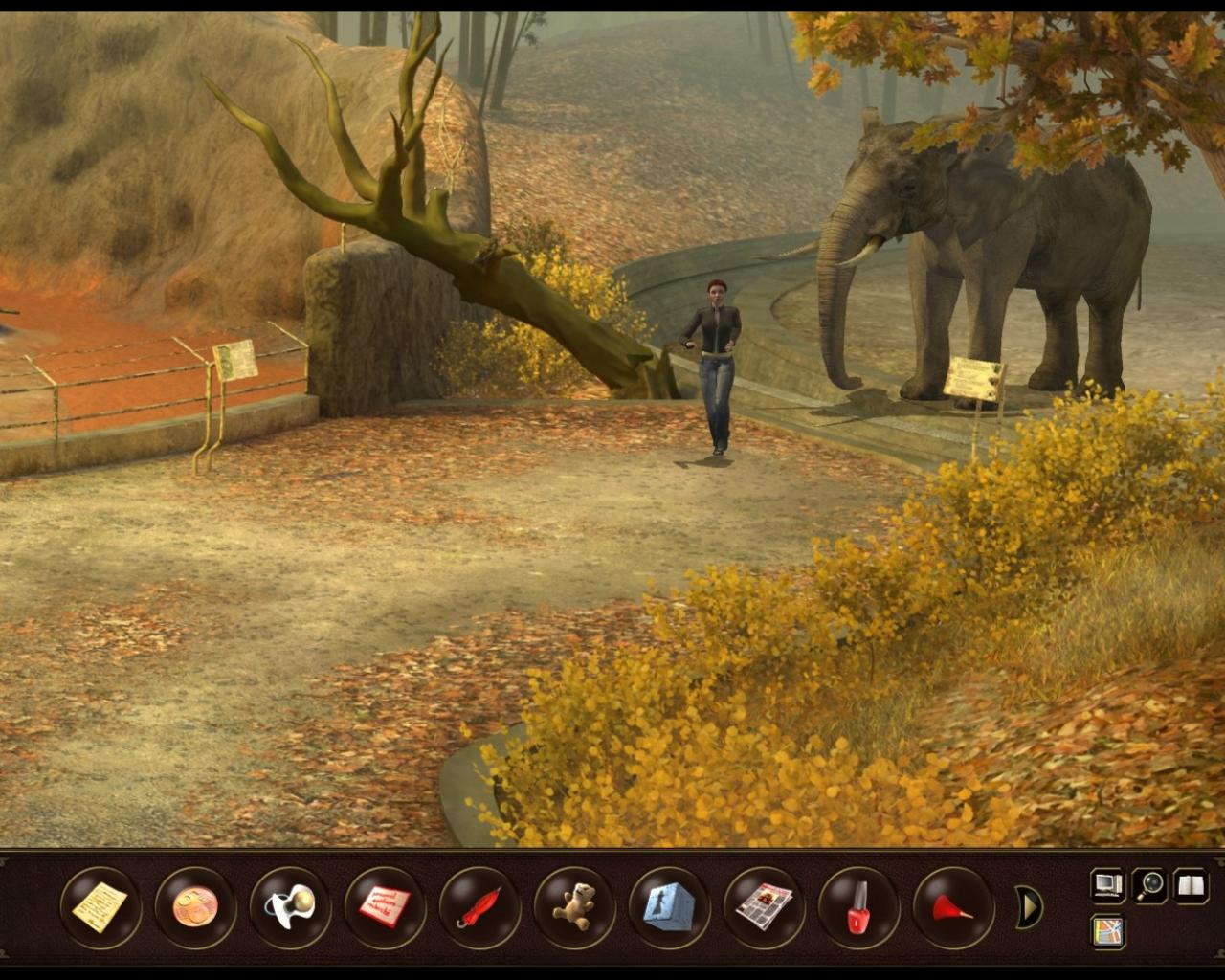Select the yellow note from the inventory
The image size is (1225, 980).
point(99,904)
